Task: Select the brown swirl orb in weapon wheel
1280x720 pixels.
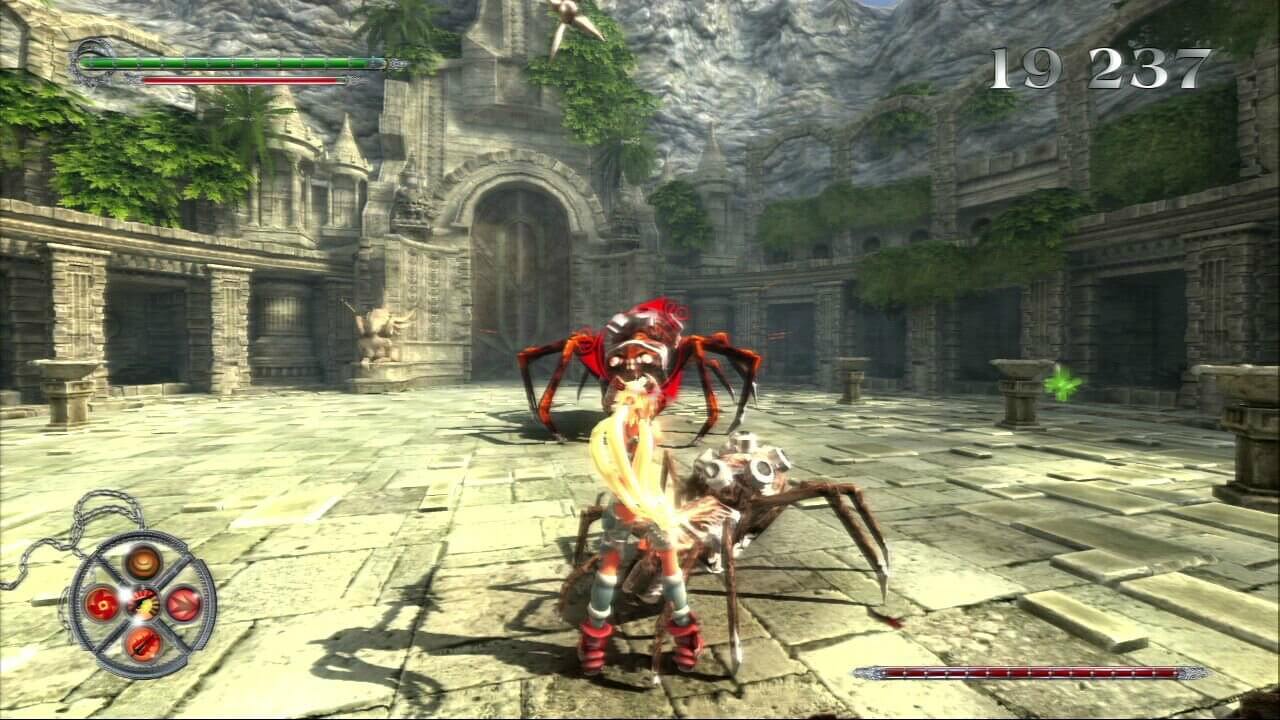Action: [143, 562]
